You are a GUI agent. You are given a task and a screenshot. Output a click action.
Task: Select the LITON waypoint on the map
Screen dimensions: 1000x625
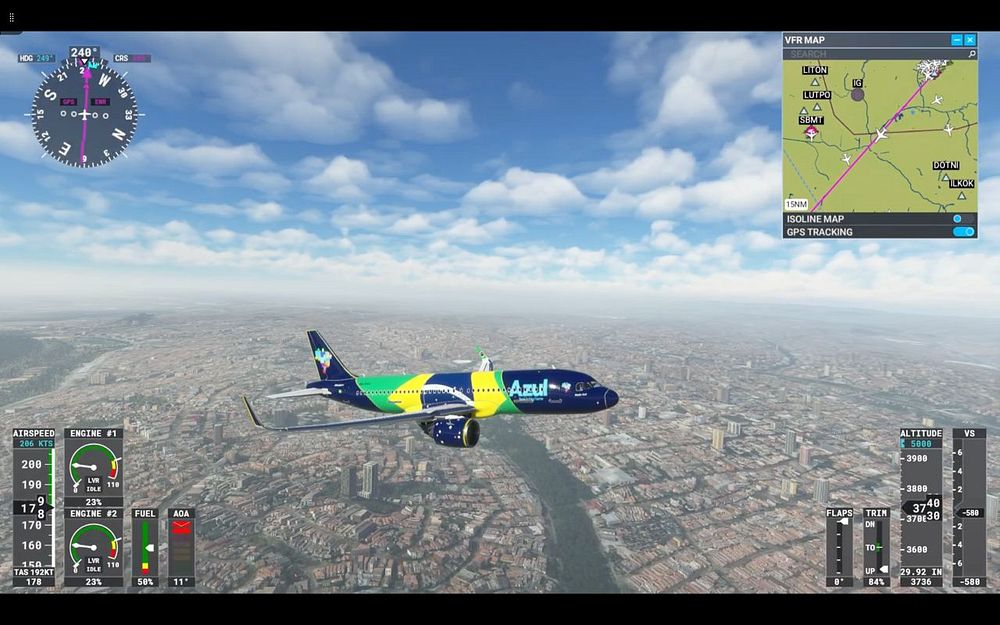pos(815,81)
